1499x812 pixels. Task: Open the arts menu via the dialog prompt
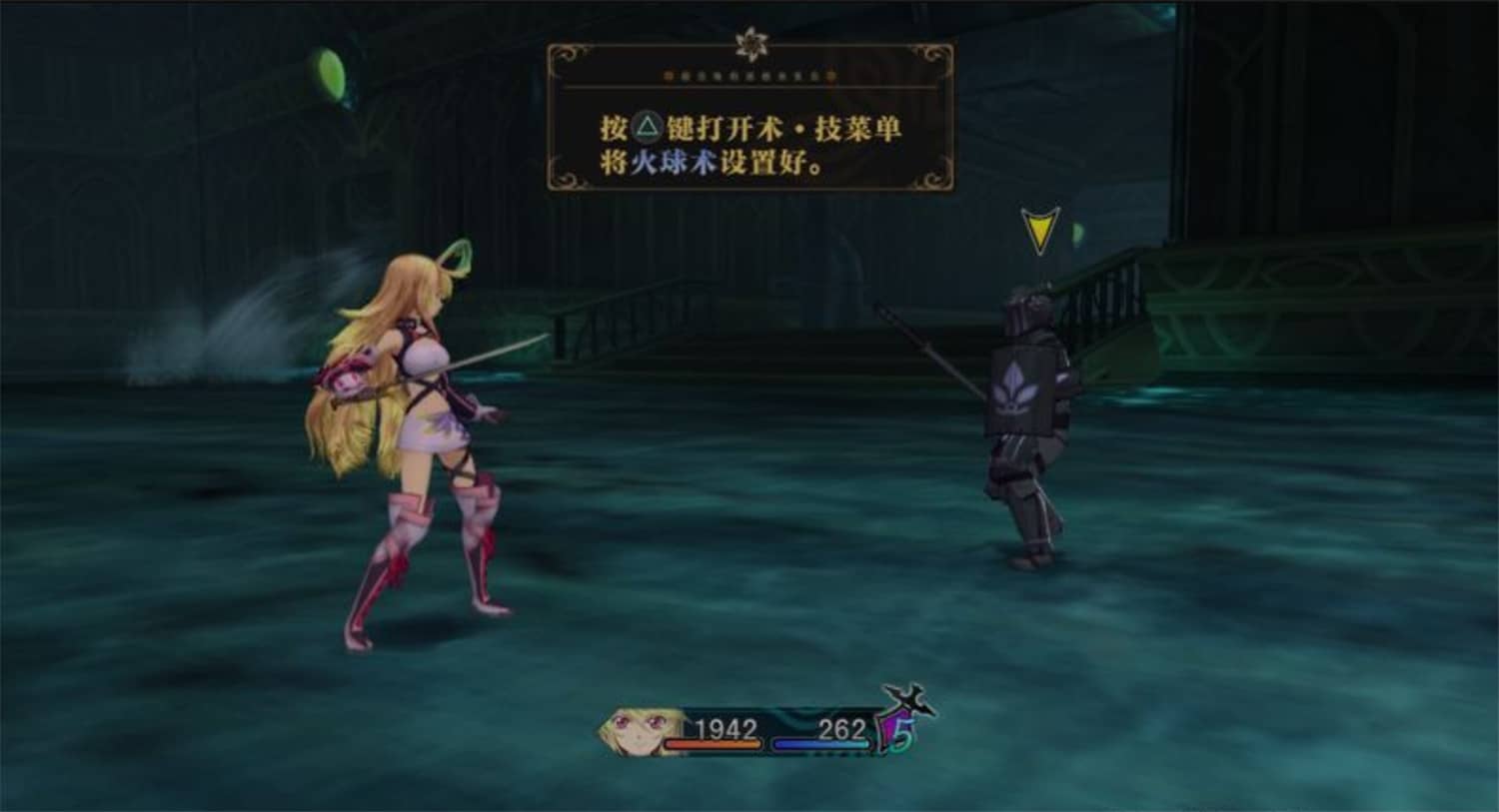click(x=749, y=127)
